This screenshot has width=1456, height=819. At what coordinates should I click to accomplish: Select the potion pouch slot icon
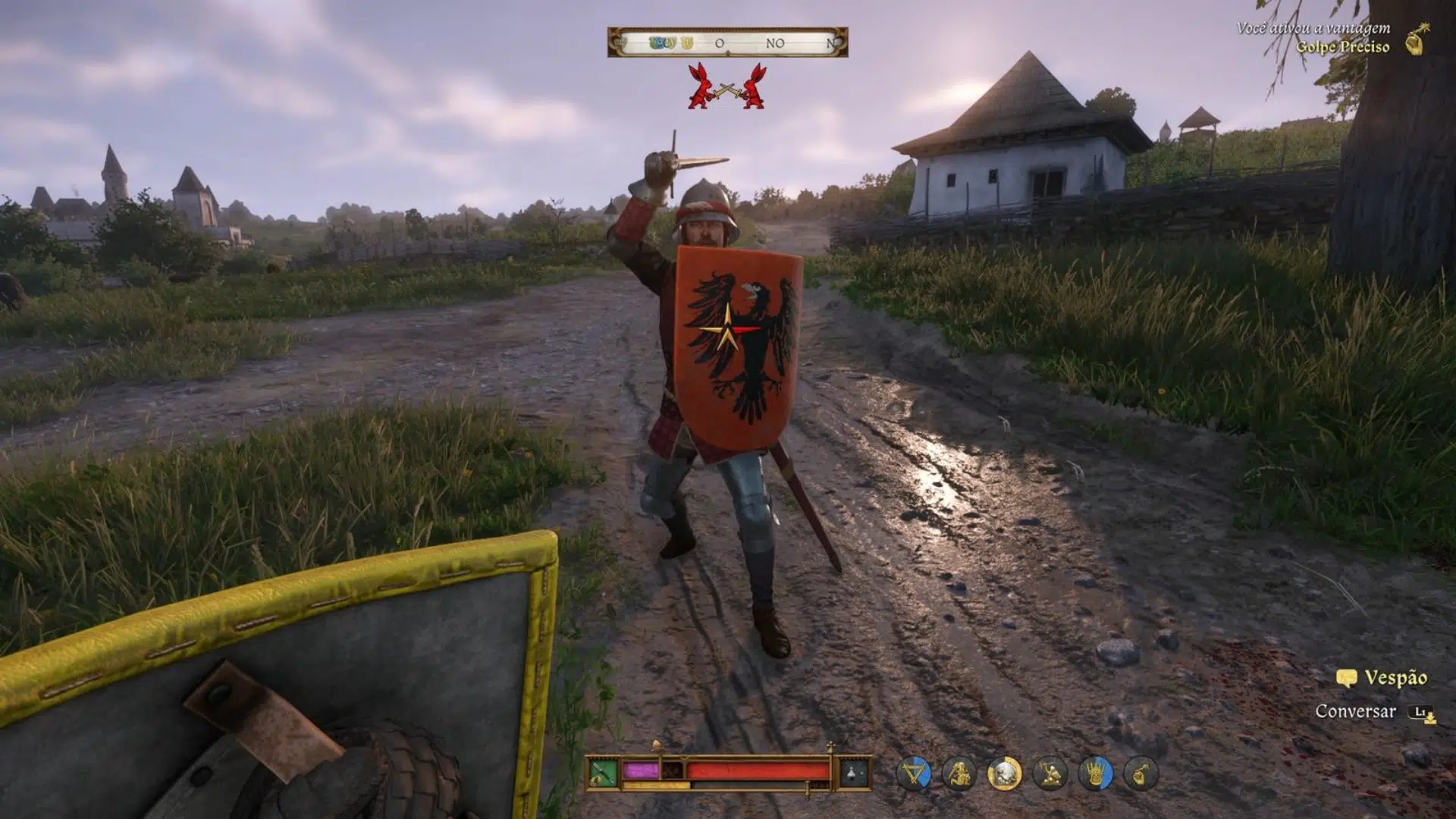[x=853, y=773]
